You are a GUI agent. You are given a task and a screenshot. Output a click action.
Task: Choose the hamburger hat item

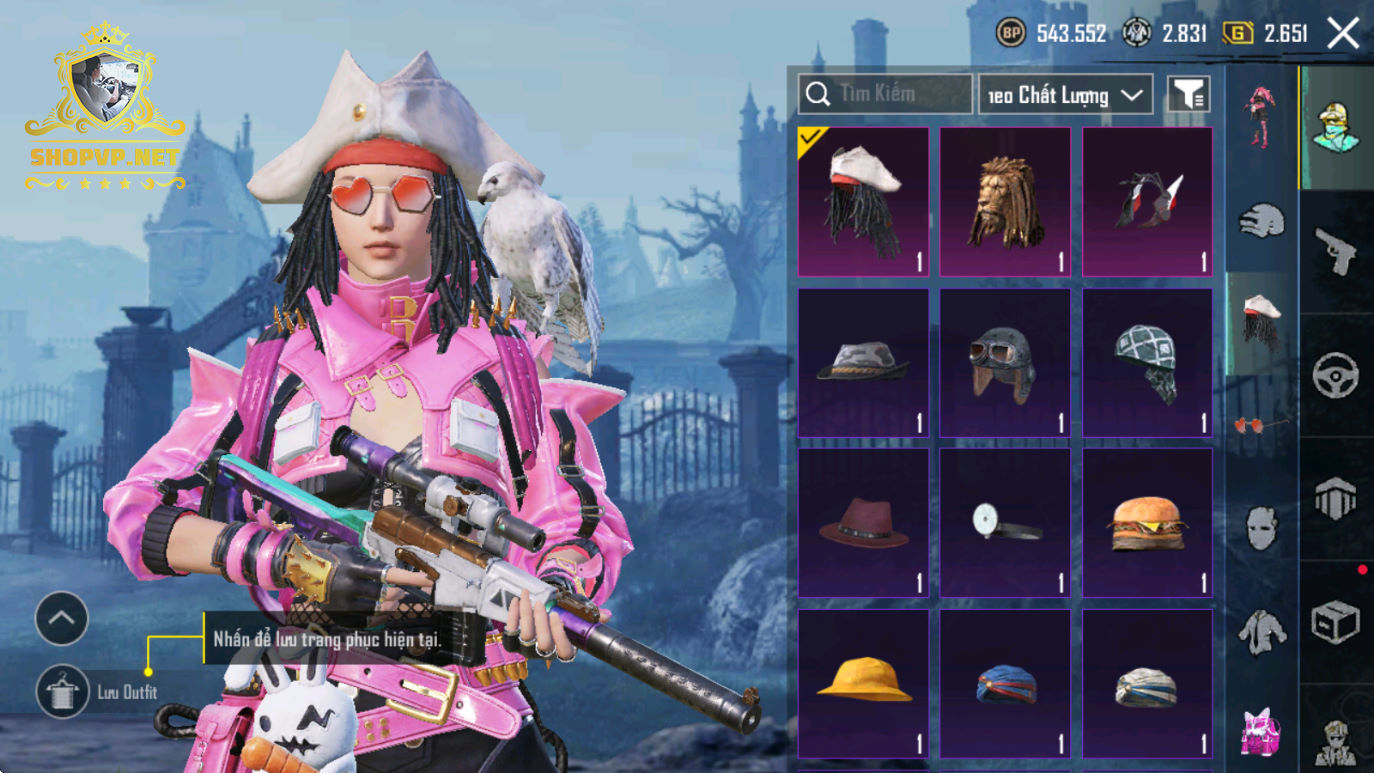[x=1147, y=522]
